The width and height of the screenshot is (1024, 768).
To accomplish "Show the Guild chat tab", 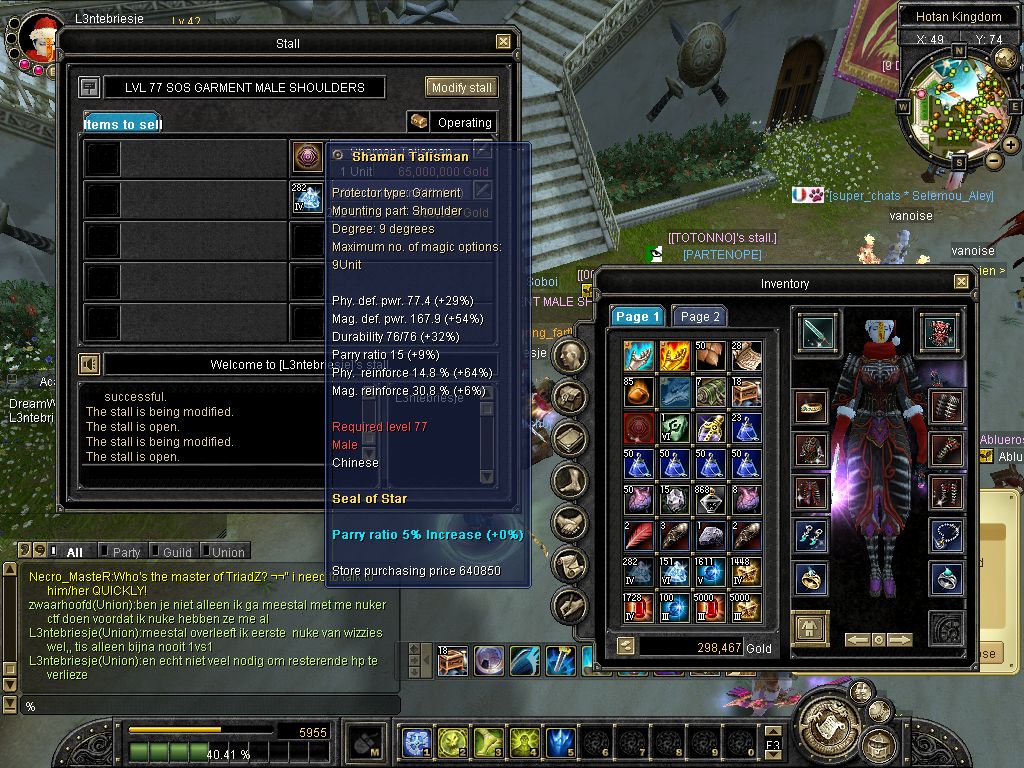I will [176, 552].
